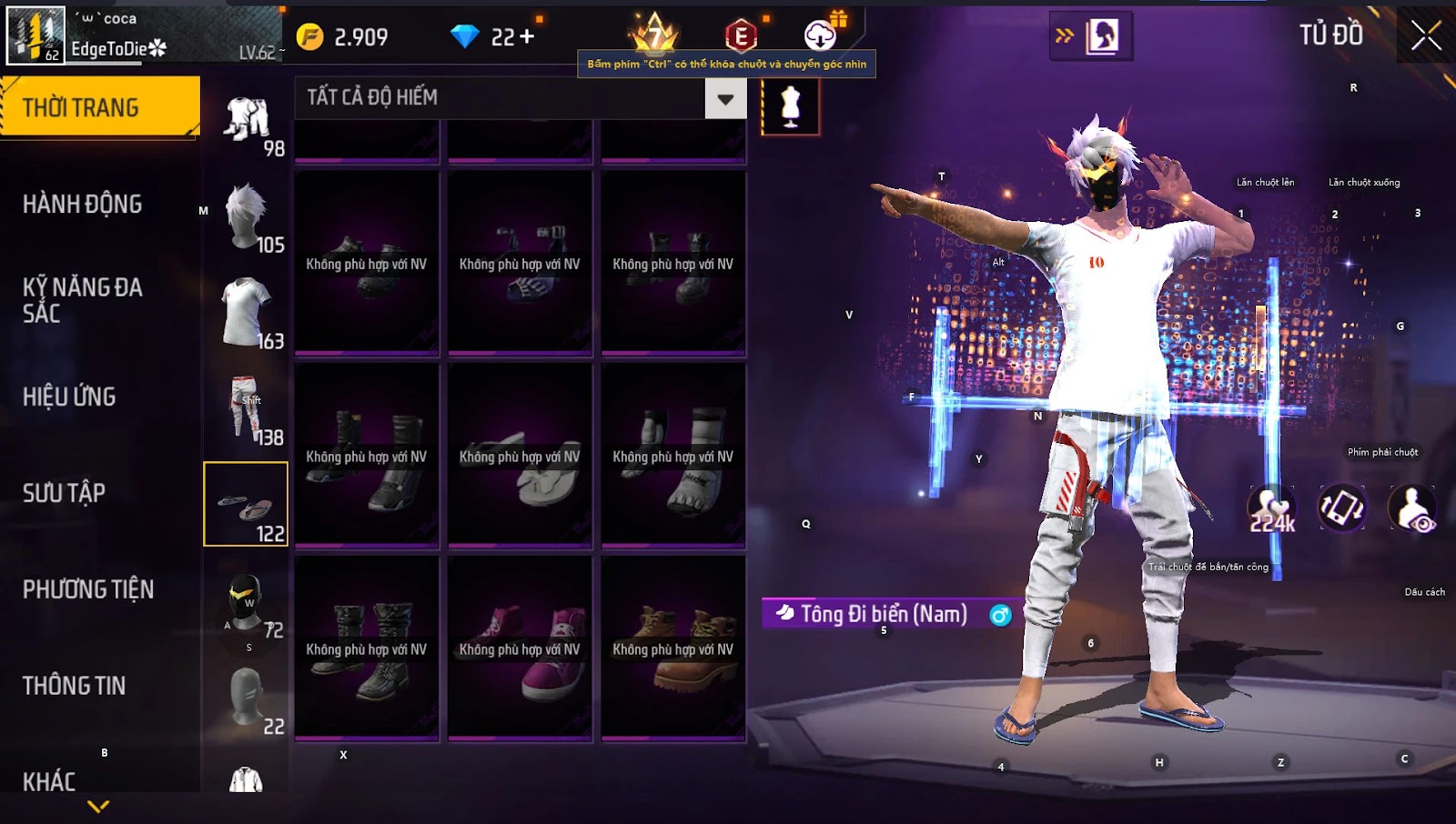Image resolution: width=1456 pixels, height=824 pixels.
Task: Open the THỜI TRANG tab
Action: [x=99, y=107]
